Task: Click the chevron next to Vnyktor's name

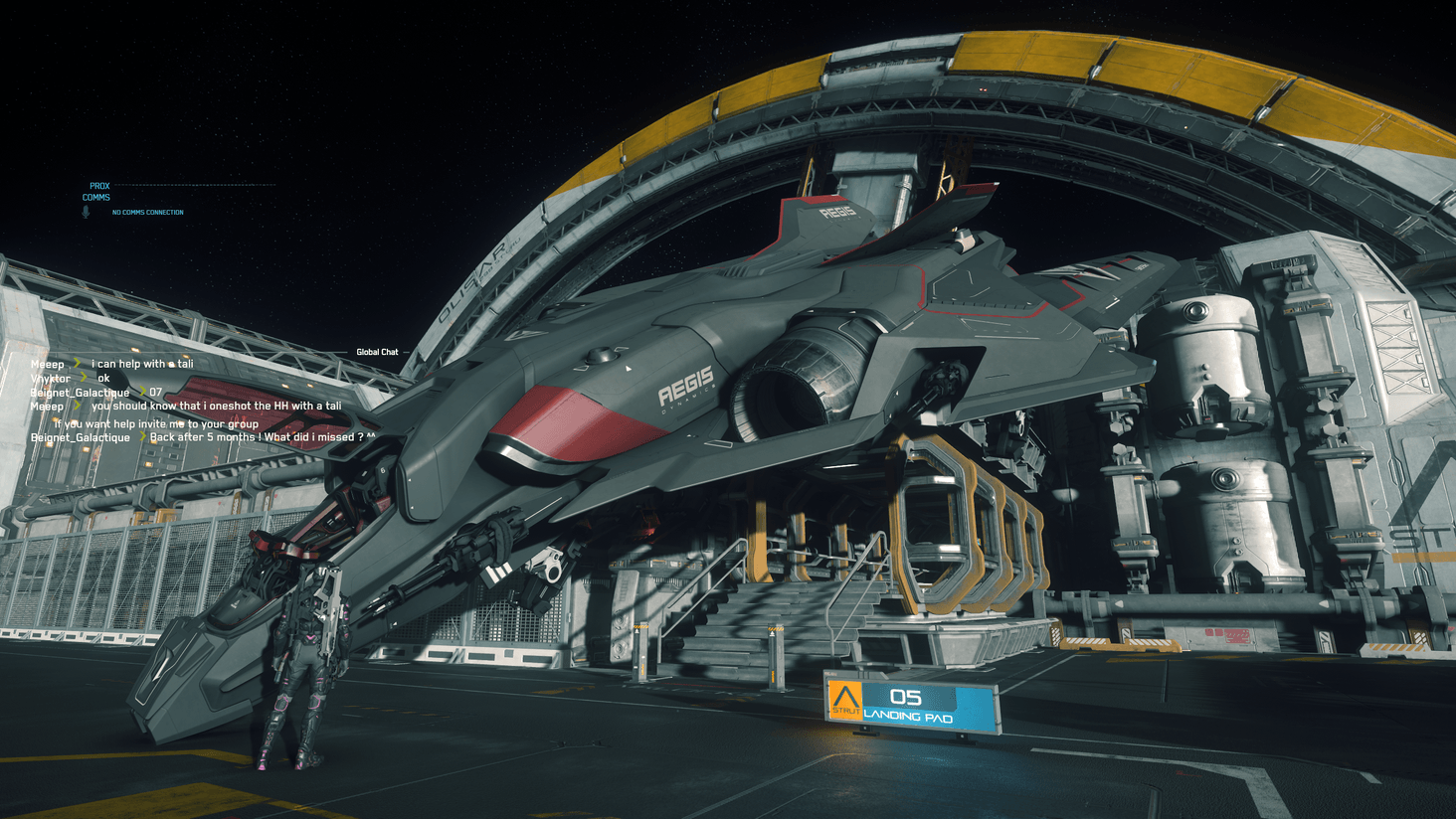Action: coord(83,378)
